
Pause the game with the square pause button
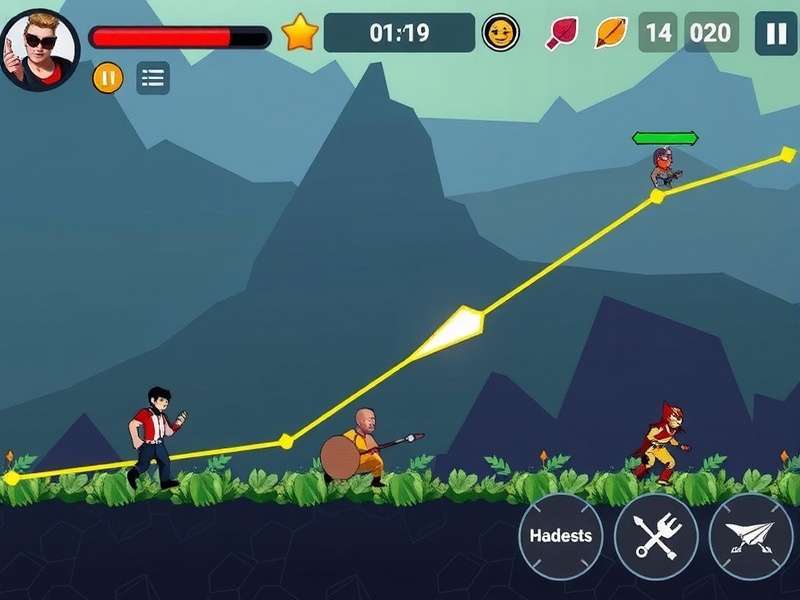tap(776, 33)
